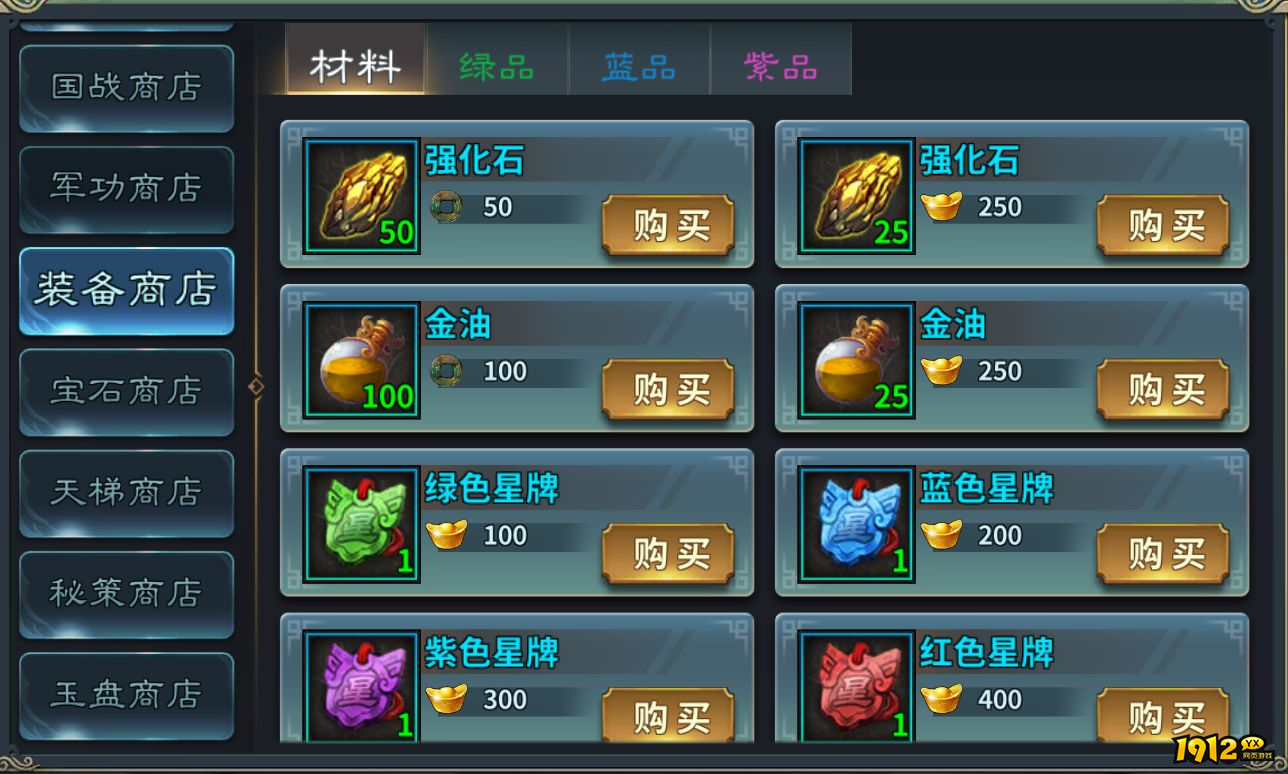Click the gold ingot icon next to 250 price
Screen dimensions: 1288x774
click(x=940, y=208)
